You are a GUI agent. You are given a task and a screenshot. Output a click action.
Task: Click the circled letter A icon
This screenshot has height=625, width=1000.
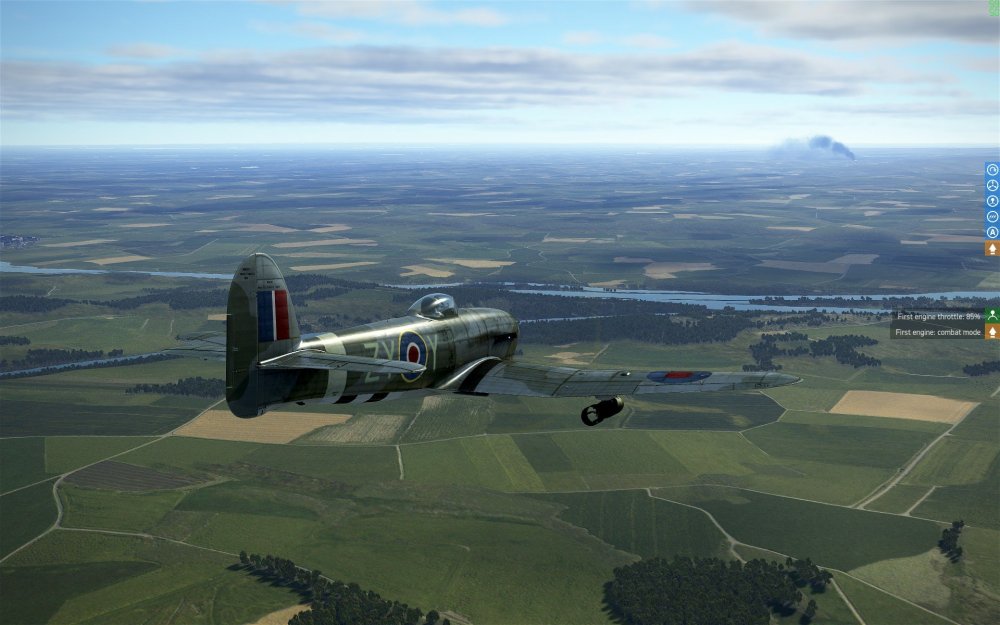click(992, 232)
